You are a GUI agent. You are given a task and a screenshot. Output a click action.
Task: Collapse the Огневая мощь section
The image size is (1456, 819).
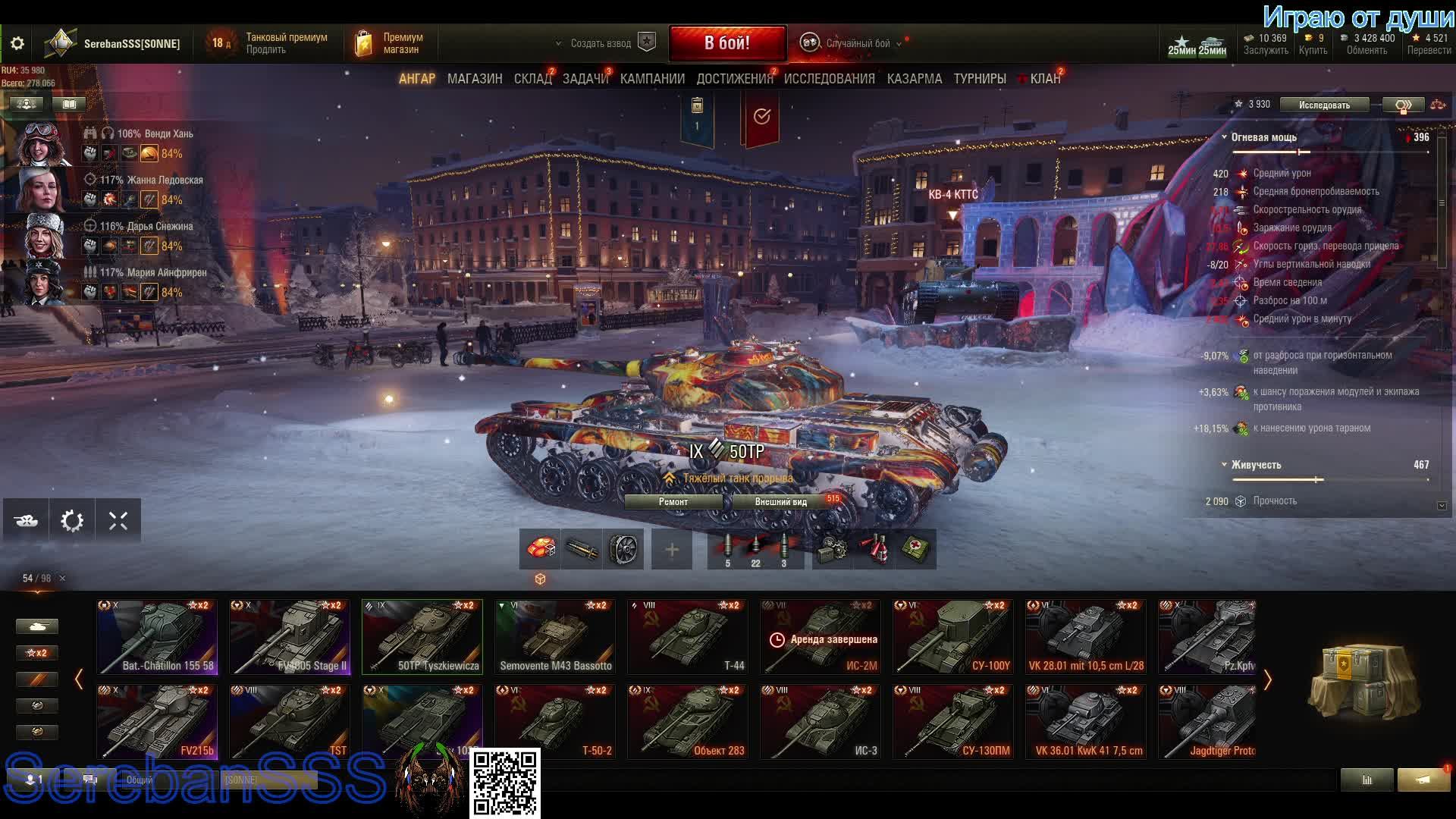[1224, 137]
